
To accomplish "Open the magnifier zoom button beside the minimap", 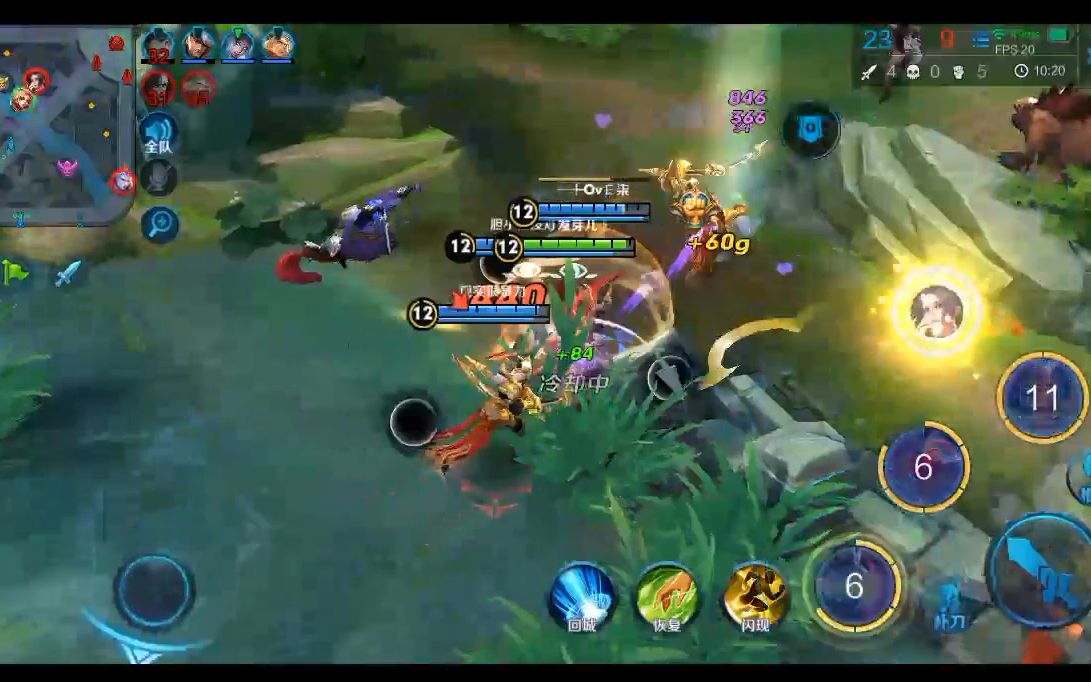I will 159,224.
